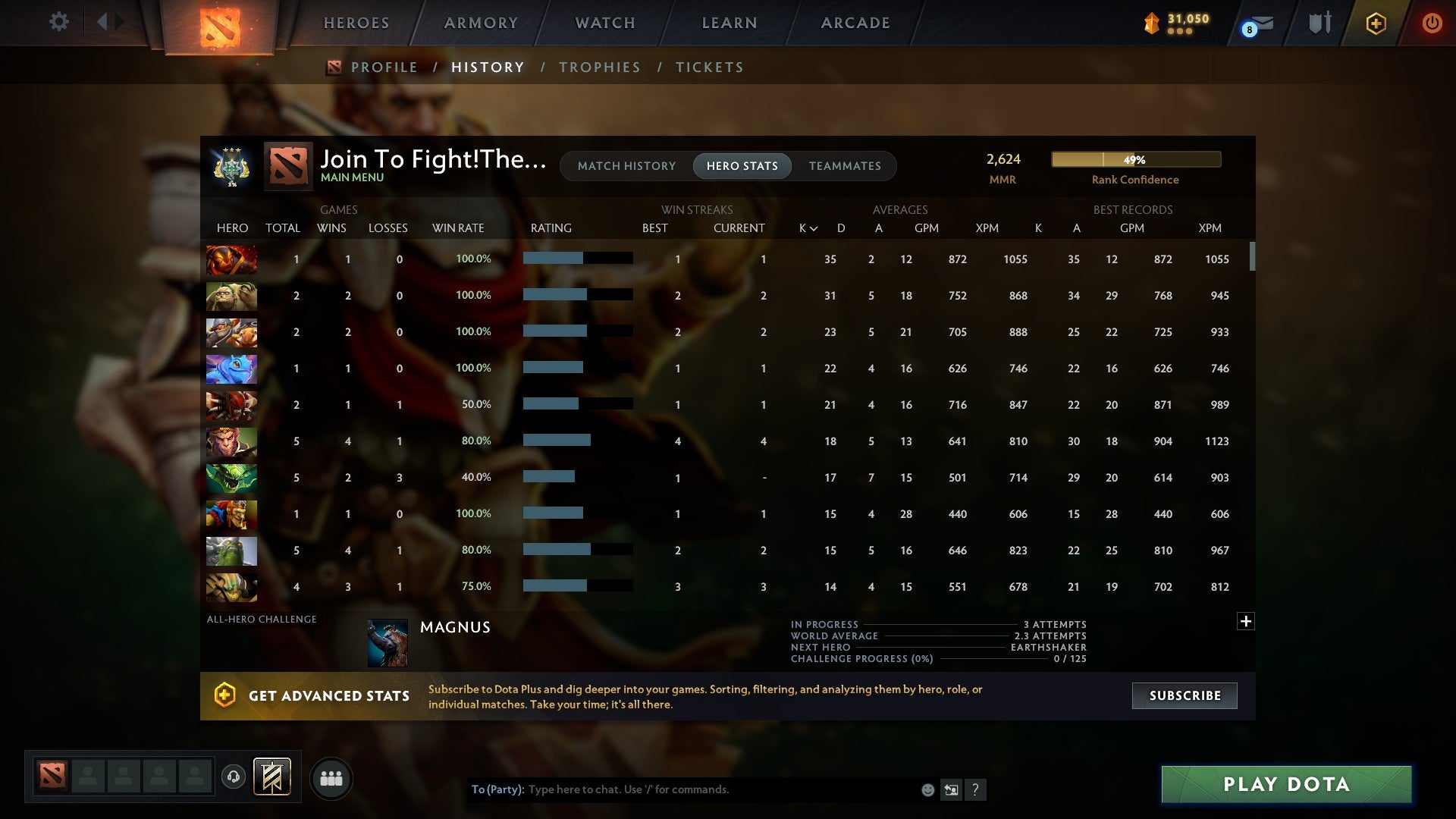Open the emoticon picker beside chat box
This screenshot has width=1456, height=819.
tap(928, 789)
